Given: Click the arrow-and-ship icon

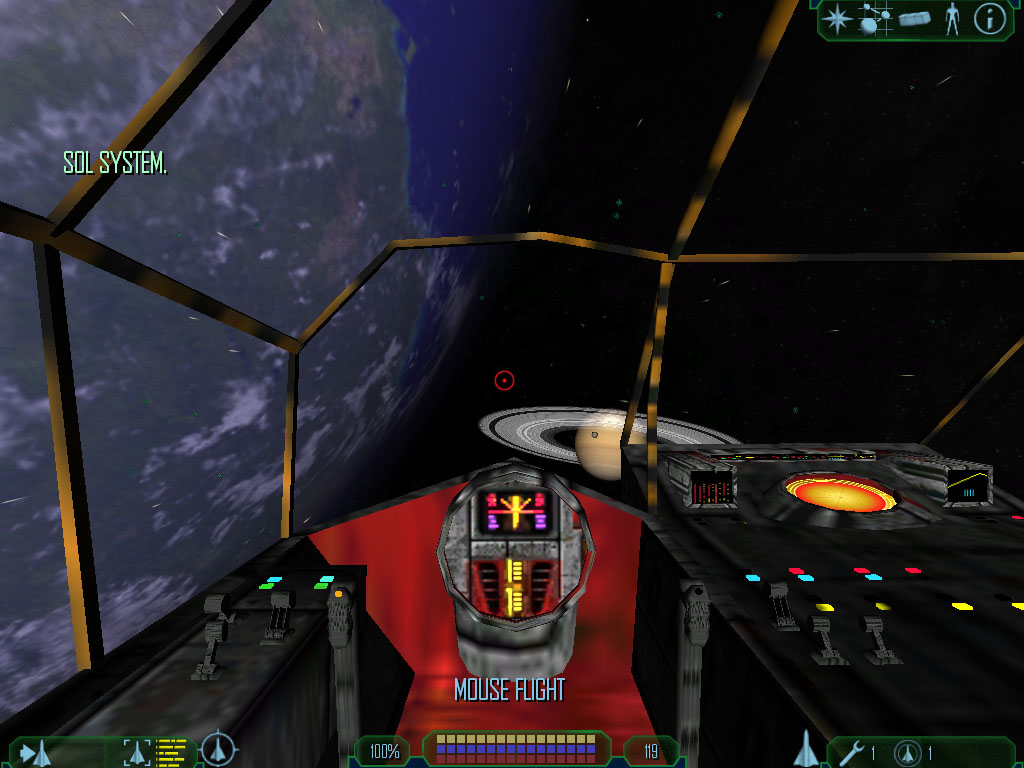Looking at the screenshot, I should tap(33, 751).
